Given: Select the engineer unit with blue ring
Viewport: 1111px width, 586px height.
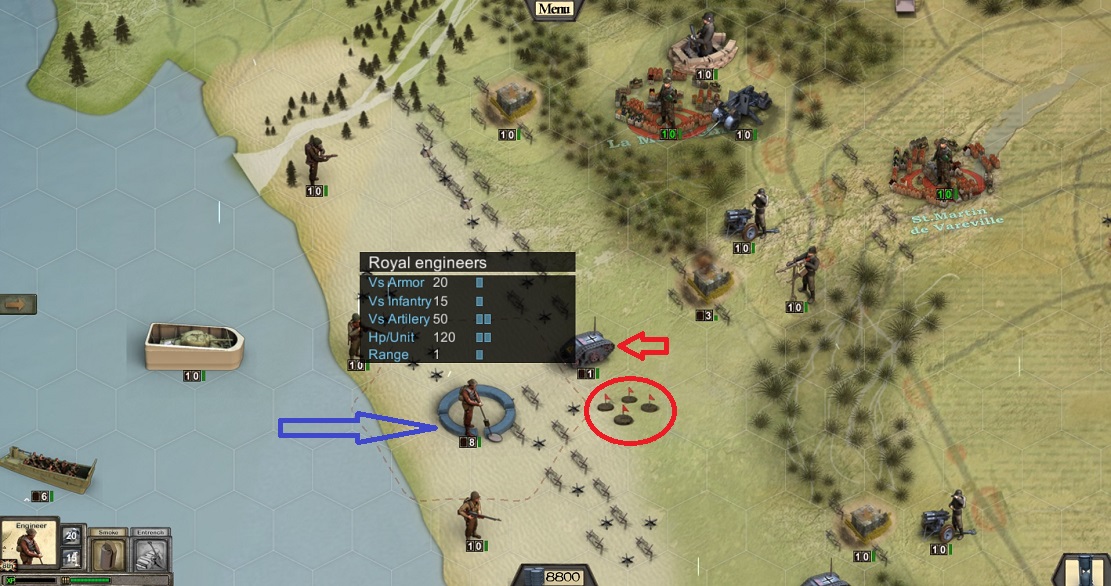Looking at the screenshot, I should 471,408.
